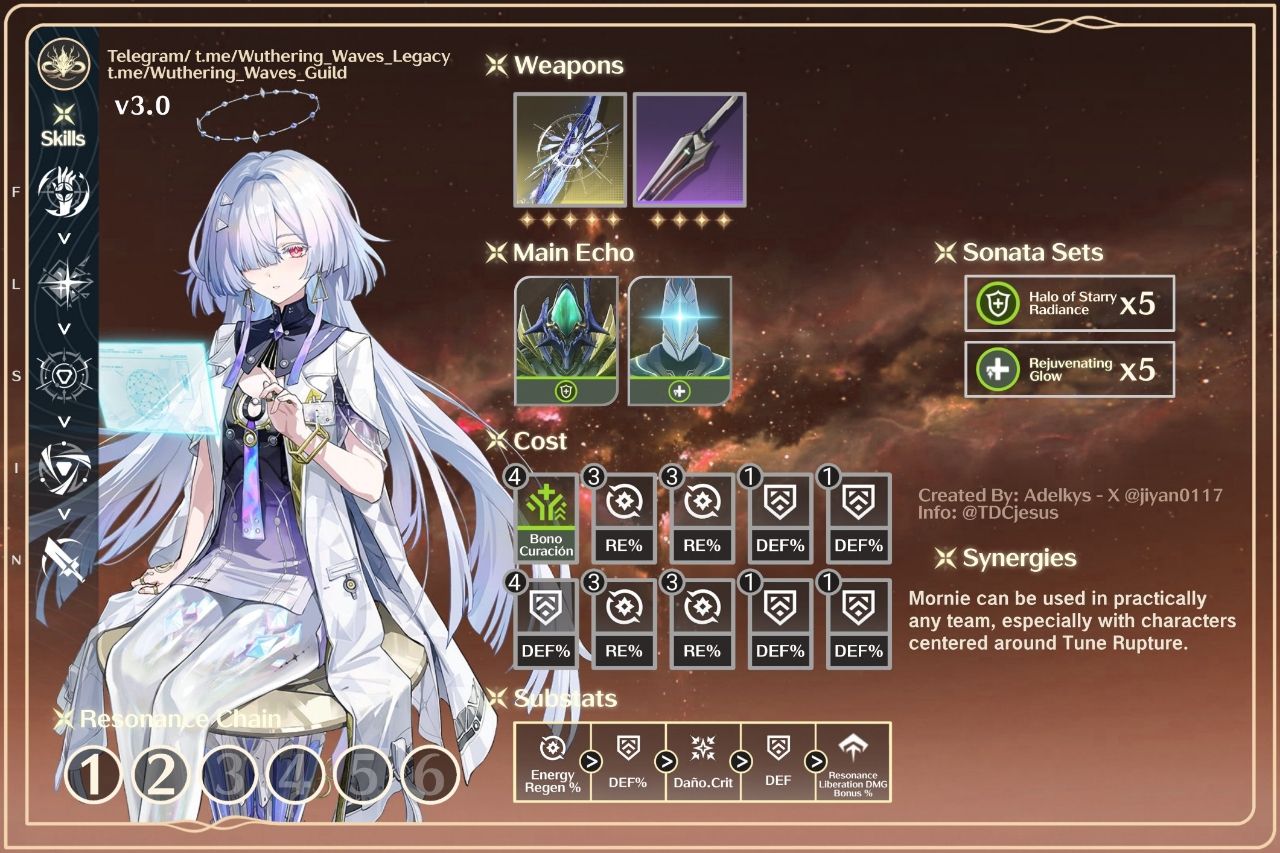1280x853 pixels.
Task: Select the sword skill icon labeled N
Action: click(x=63, y=560)
